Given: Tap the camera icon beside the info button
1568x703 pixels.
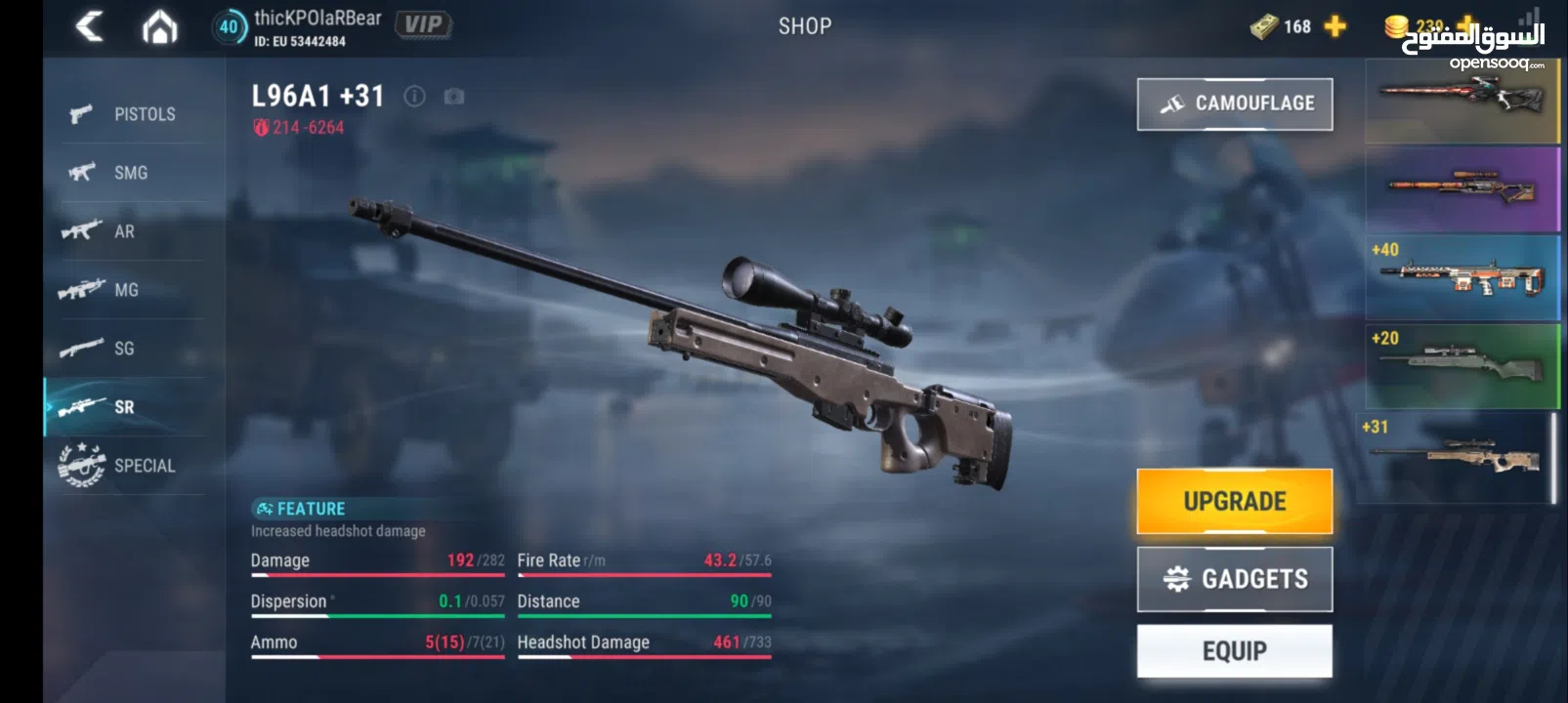Looking at the screenshot, I should click(x=451, y=96).
